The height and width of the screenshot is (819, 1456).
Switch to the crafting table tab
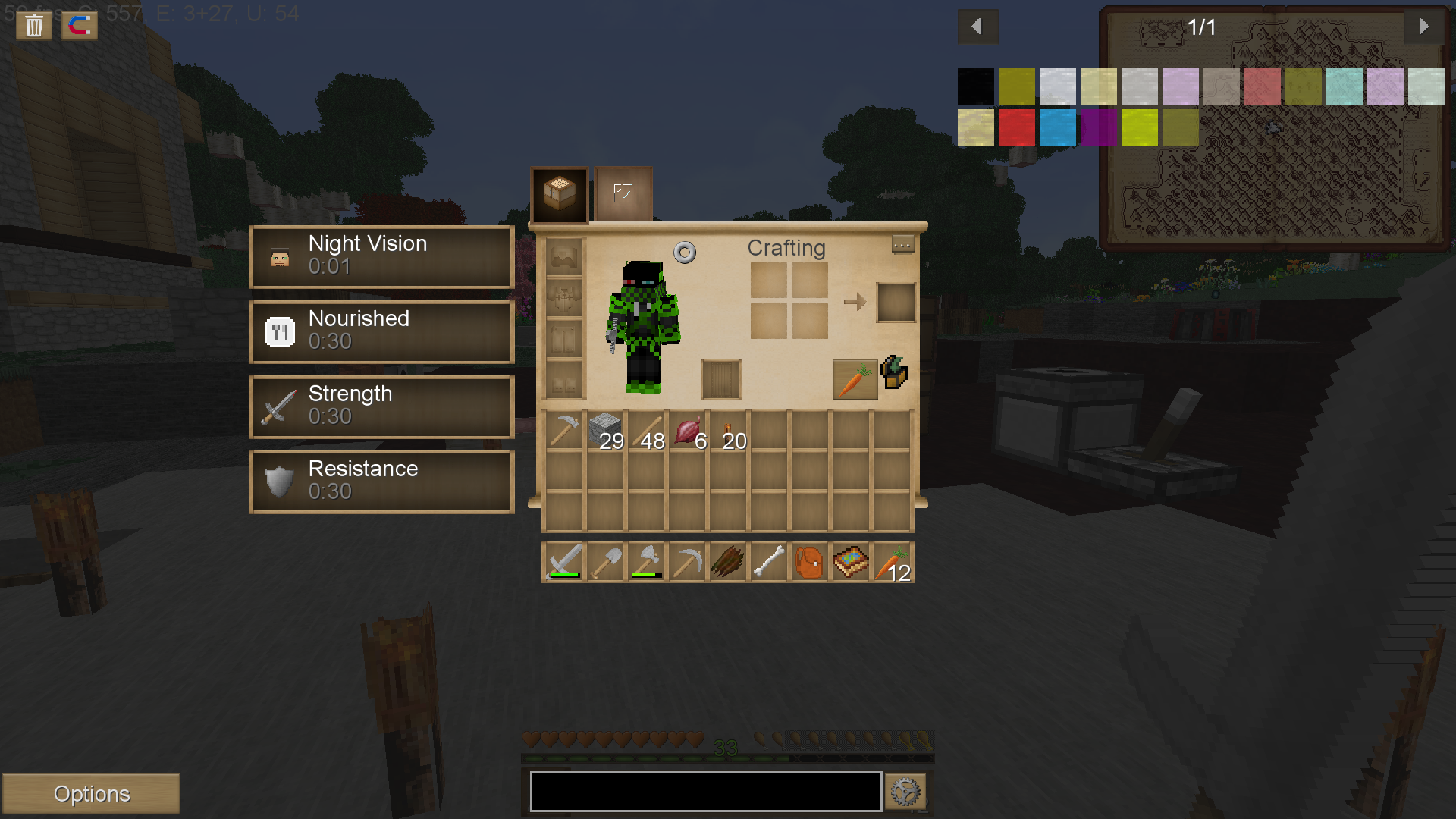[x=559, y=194]
